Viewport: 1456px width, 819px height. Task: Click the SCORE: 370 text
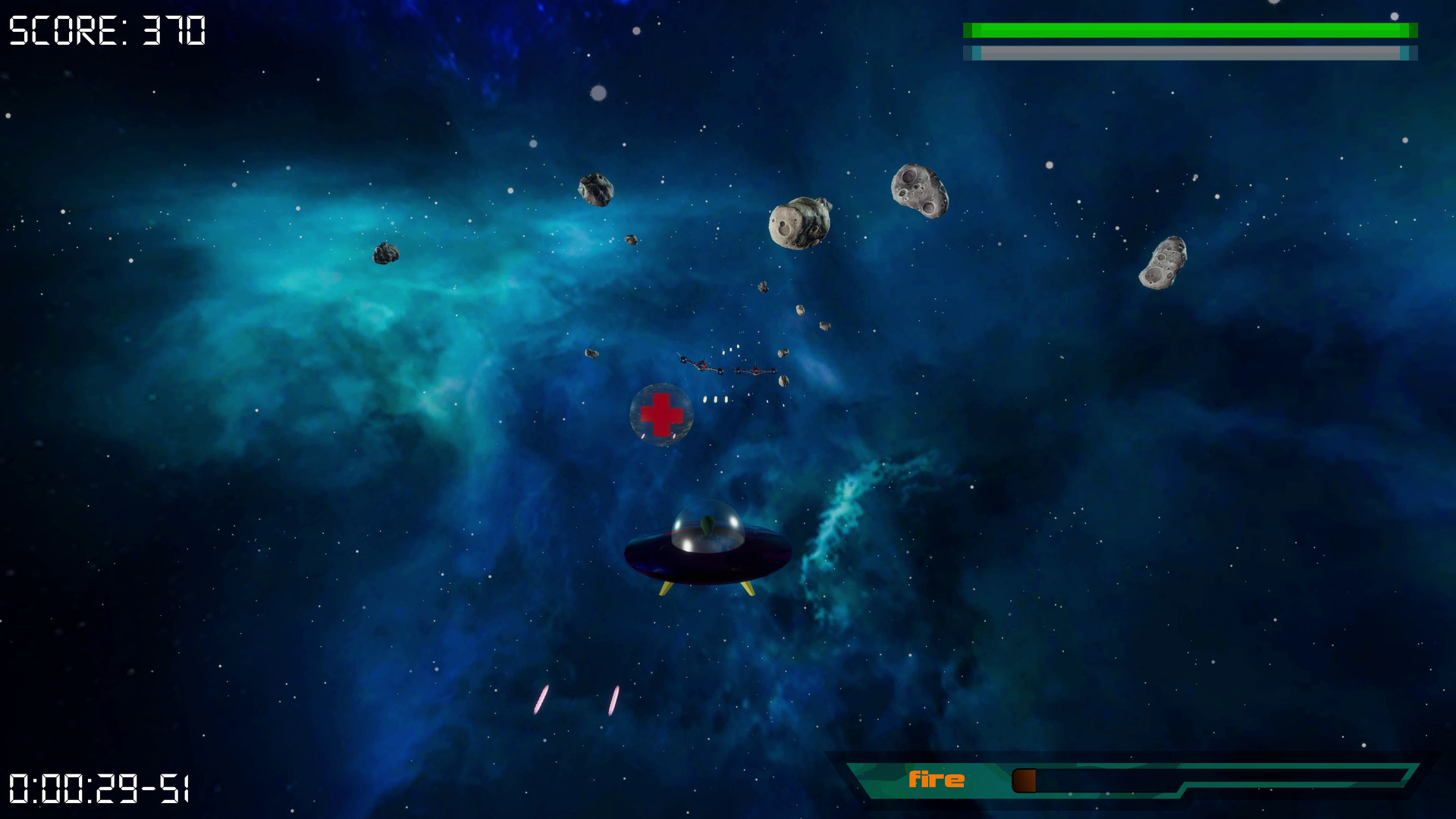[x=106, y=30]
